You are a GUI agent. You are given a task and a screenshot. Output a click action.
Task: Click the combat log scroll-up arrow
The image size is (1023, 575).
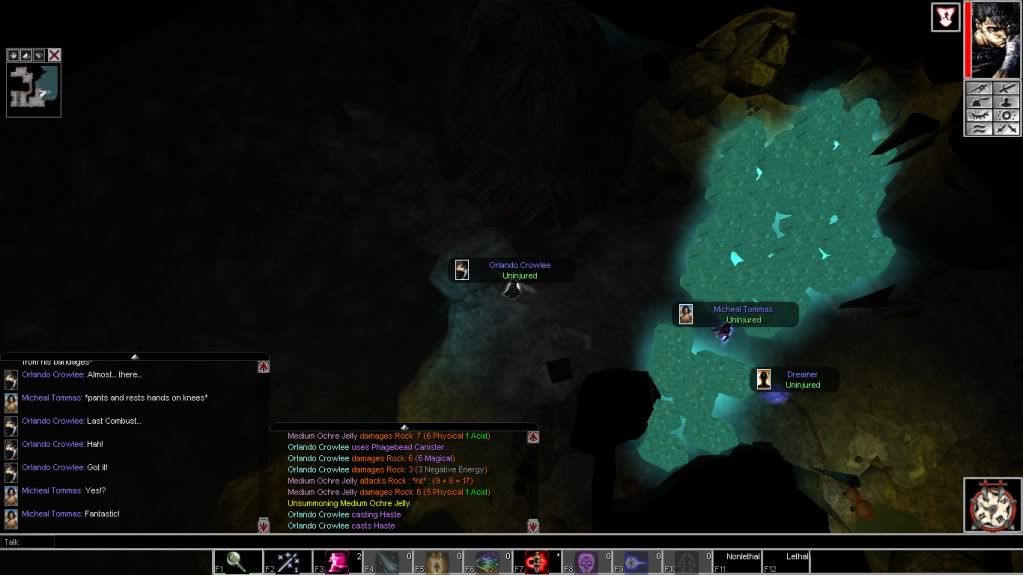[x=533, y=437]
